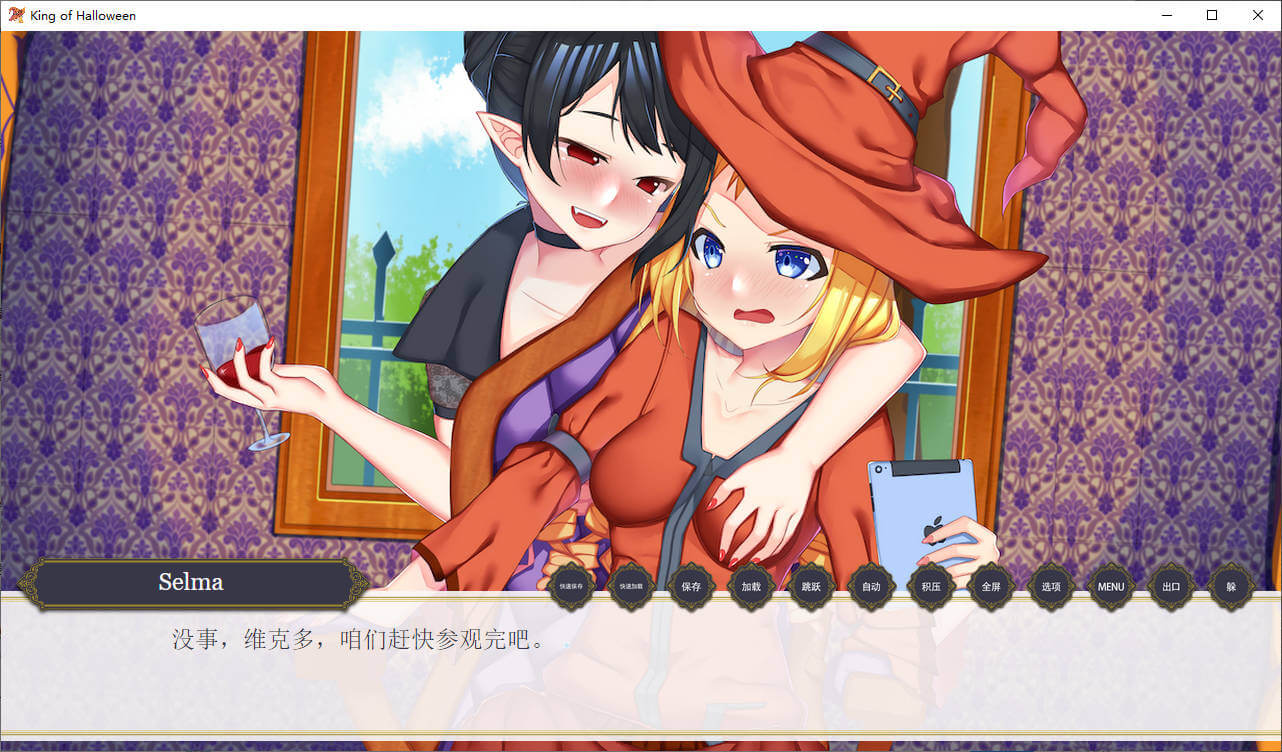Screen dimensions: 1282x752
Task: Open the 选项 options screen
Action: (1051, 587)
